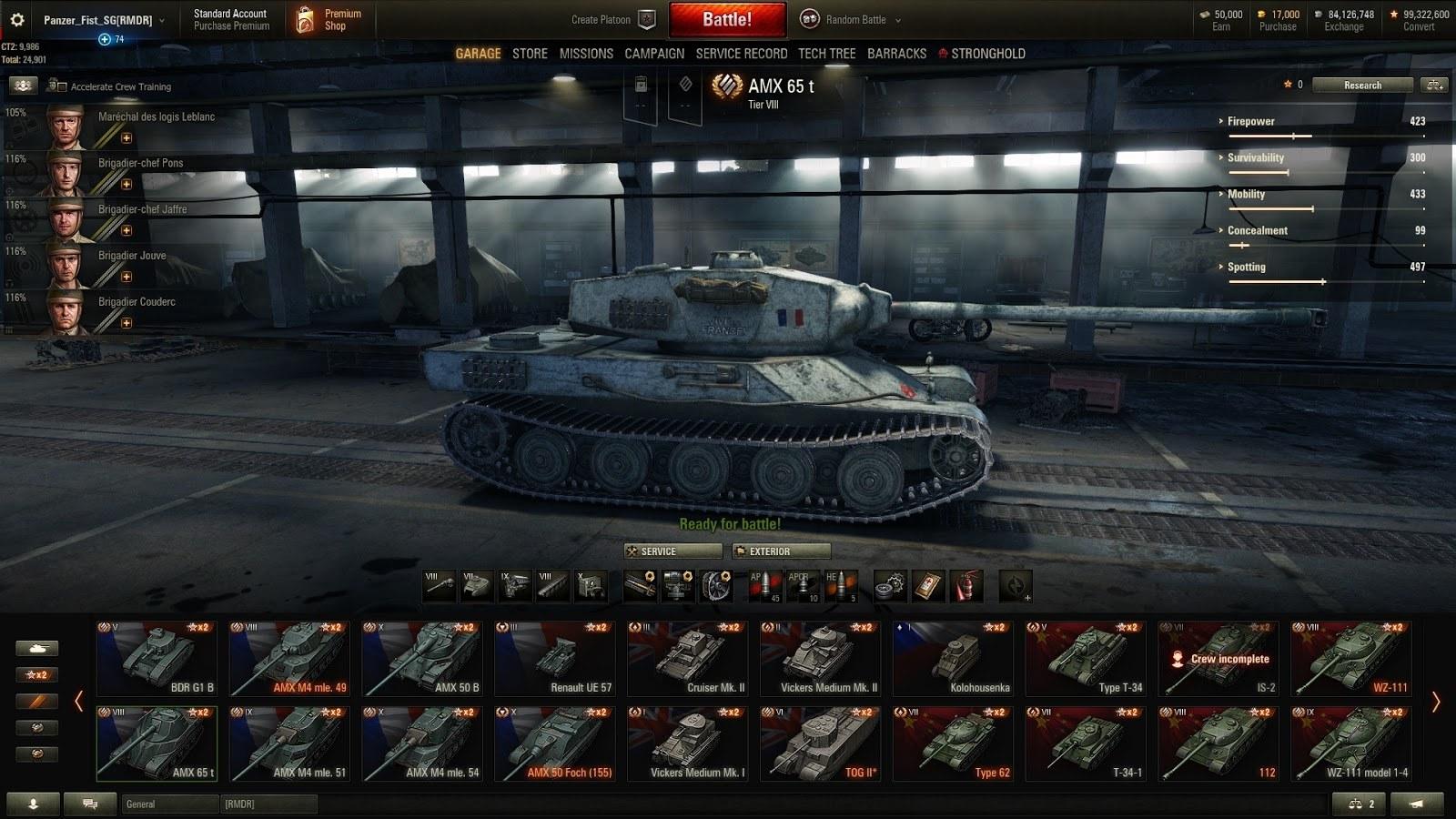The image size is (1456, 819).
Task: Select the AMX 50 B tank in the carousel
Action: 421,659
